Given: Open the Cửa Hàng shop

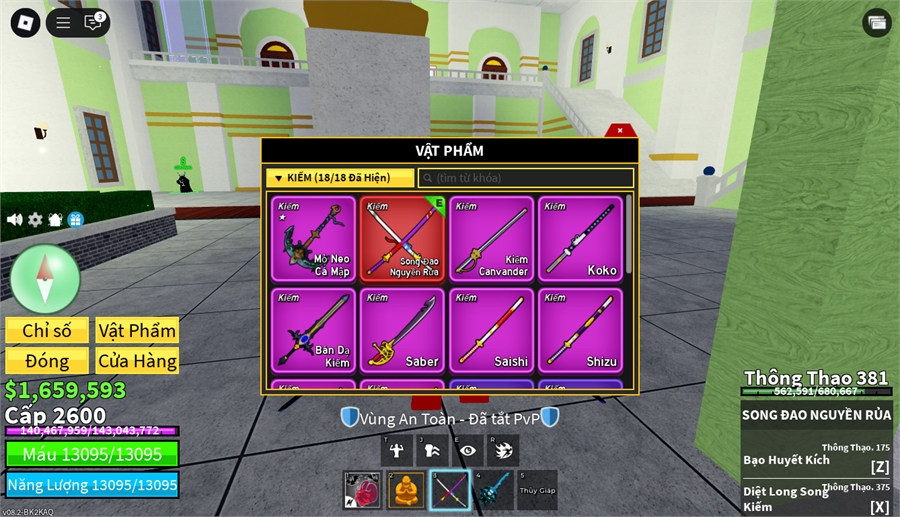Looking at the screenshot, I should click(x=137, y=361).
